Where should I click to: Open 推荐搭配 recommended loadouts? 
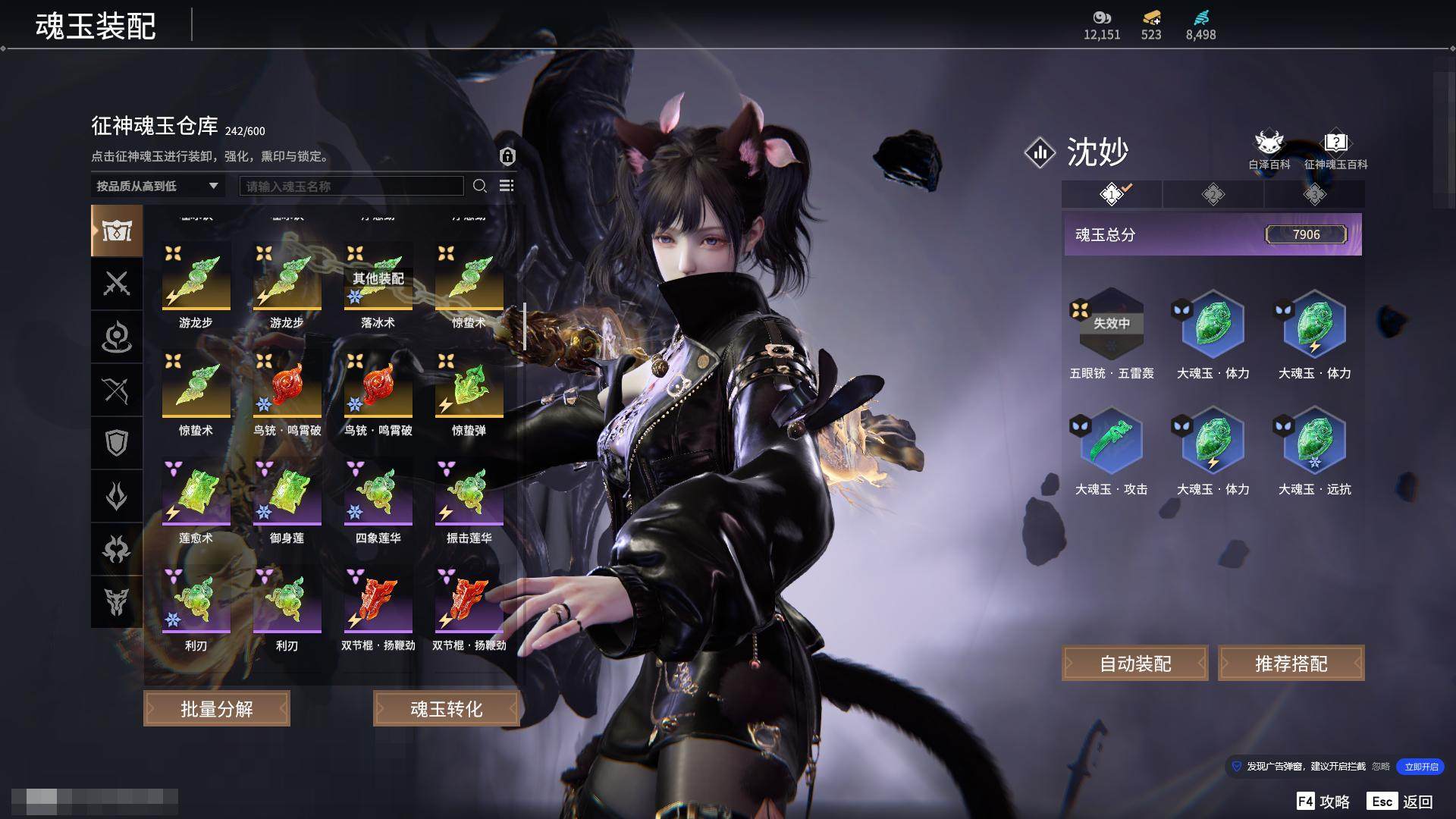[1291, 664]
